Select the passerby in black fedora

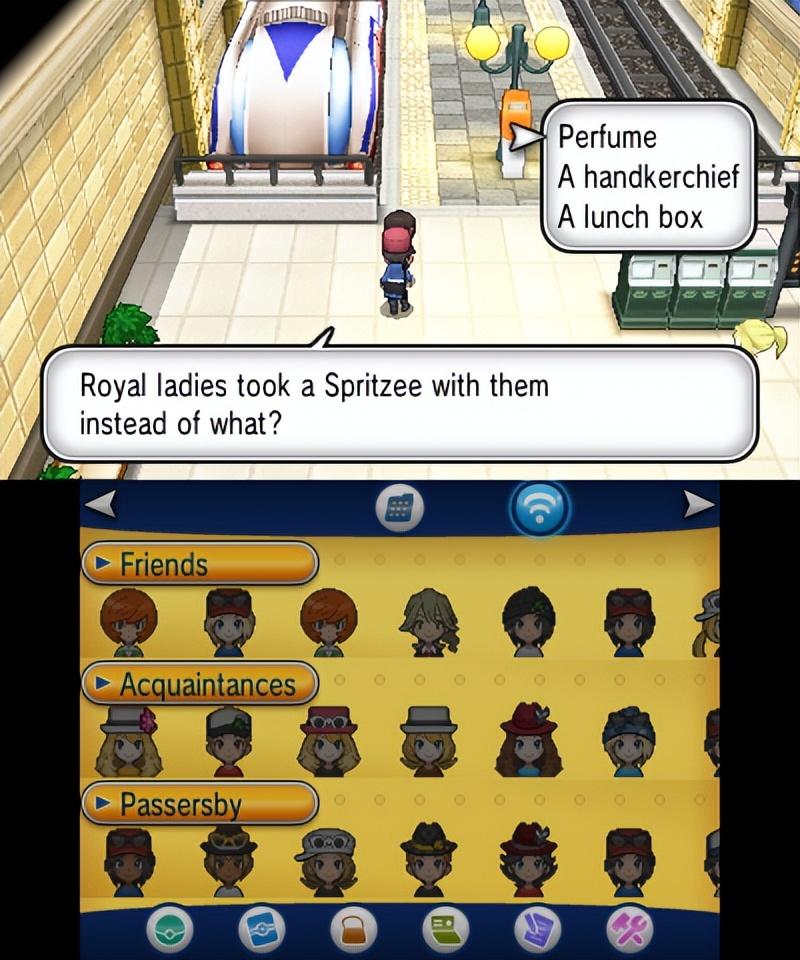pos(429,860)
